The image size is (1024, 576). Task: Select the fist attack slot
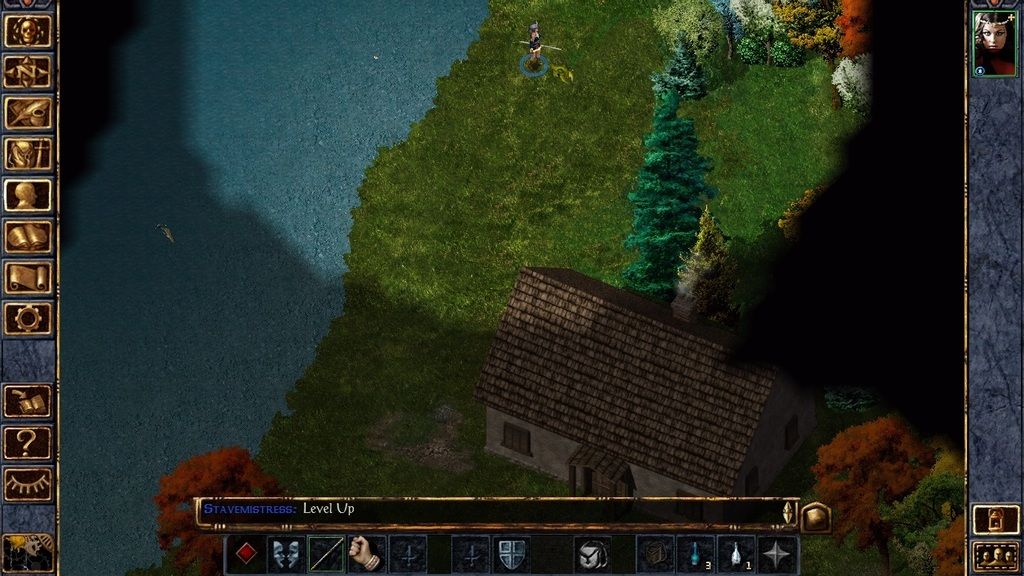367,554
